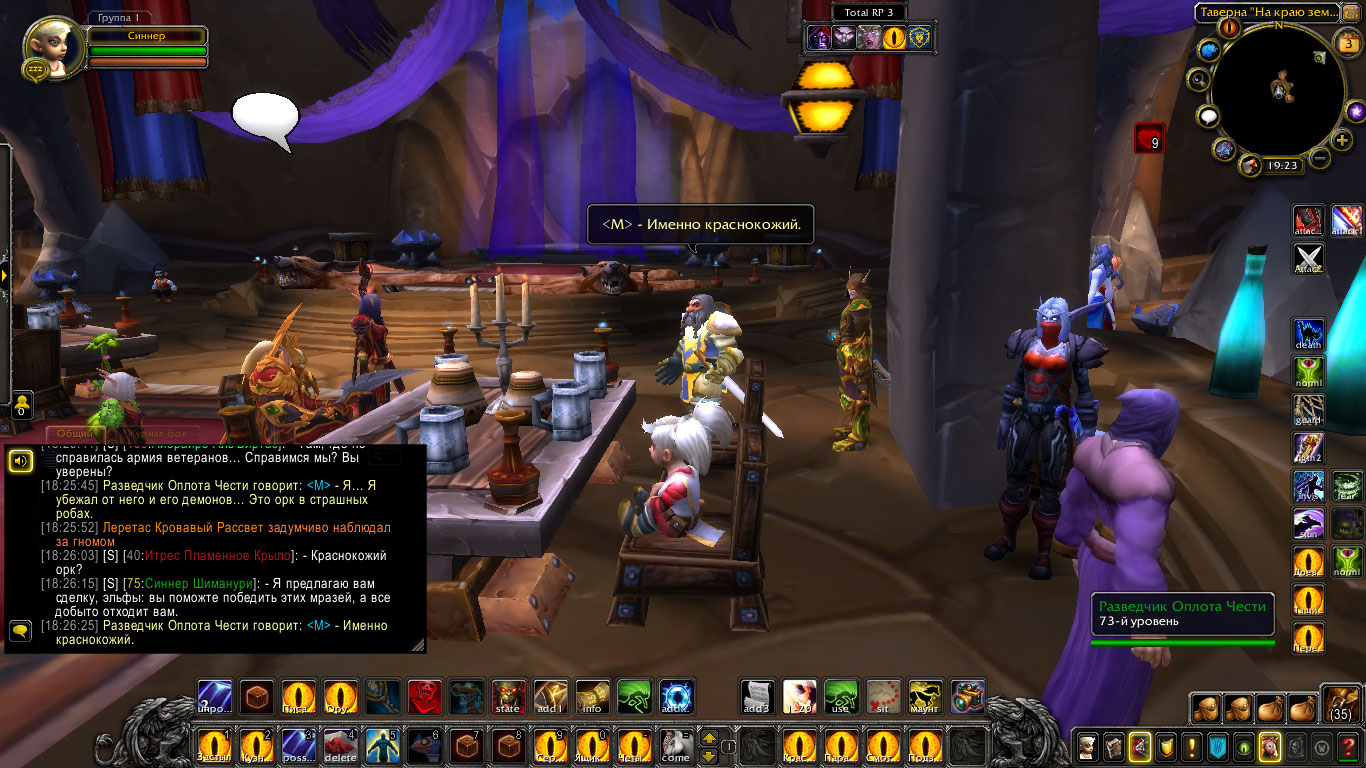This screenshot has width=1366, height=768.
Task: Open the character info micro button
Action: coord(1086,746)
